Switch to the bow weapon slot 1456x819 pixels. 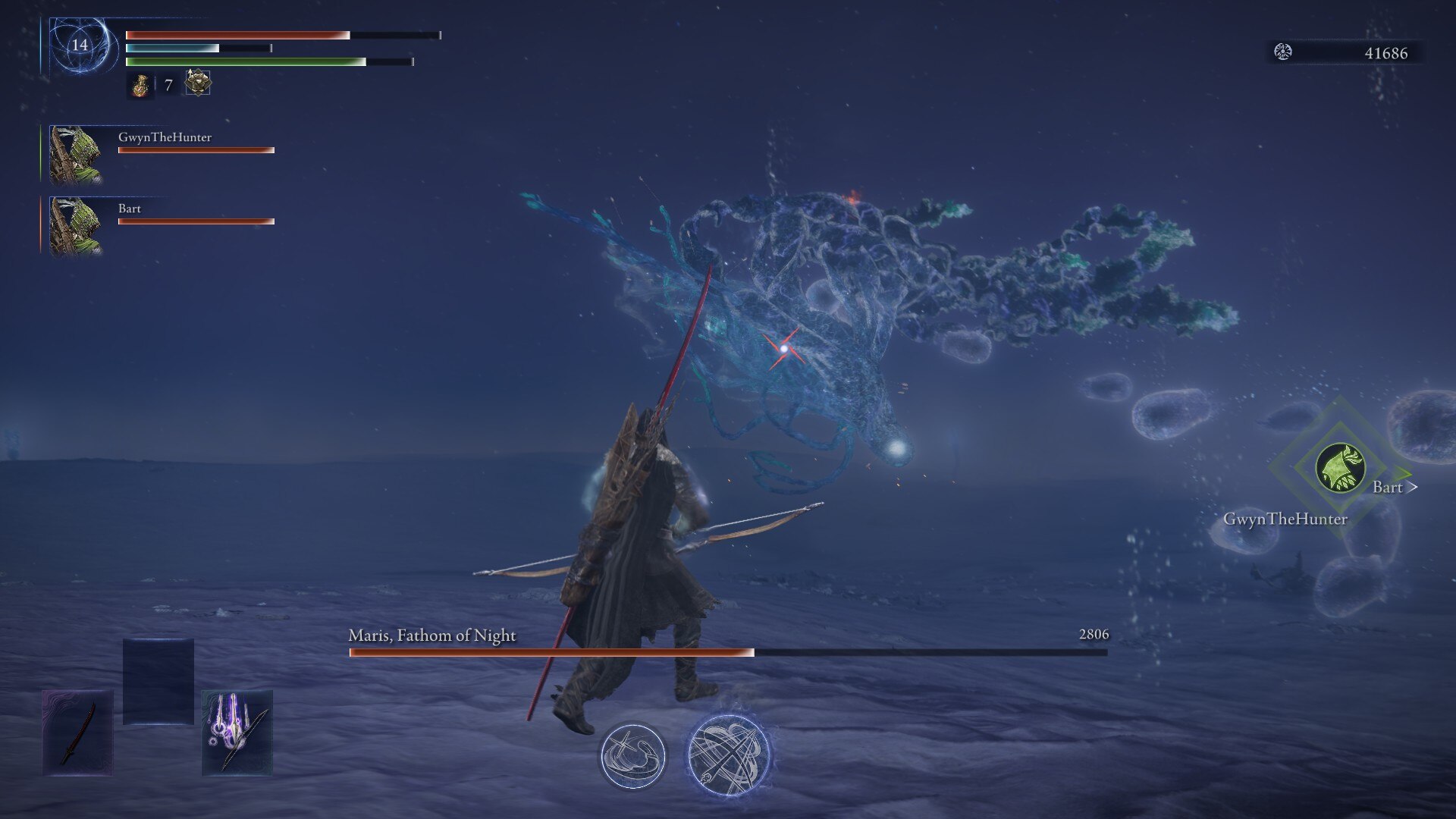(x=237, y=733)
